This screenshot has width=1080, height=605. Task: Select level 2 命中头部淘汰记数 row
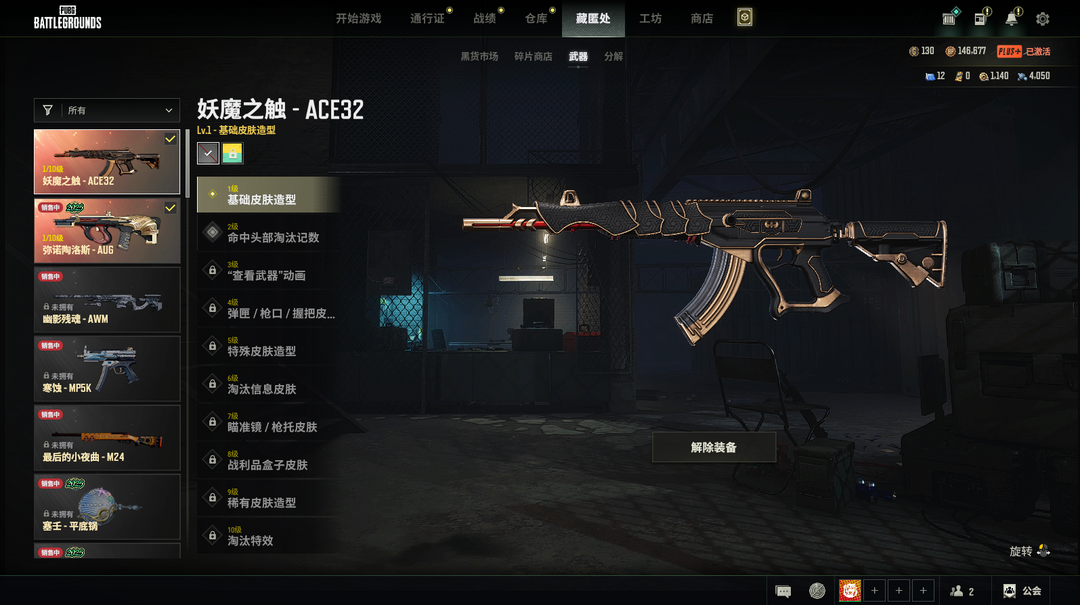tap(268, 233)
